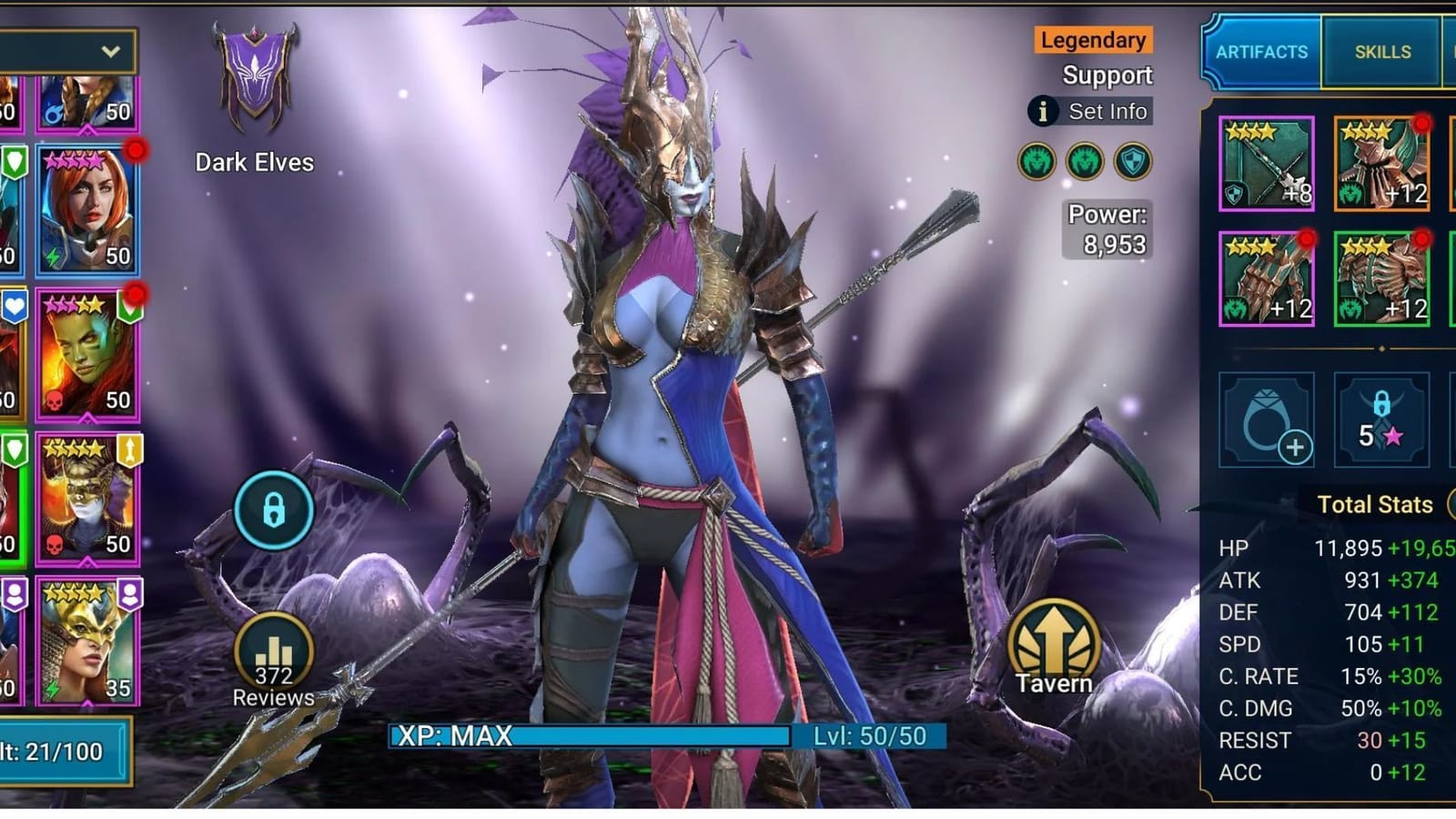Expand the locked 5-star amulet slot
The image size is (1456, 819).
pyautogui.click(x=1380, y=419)
